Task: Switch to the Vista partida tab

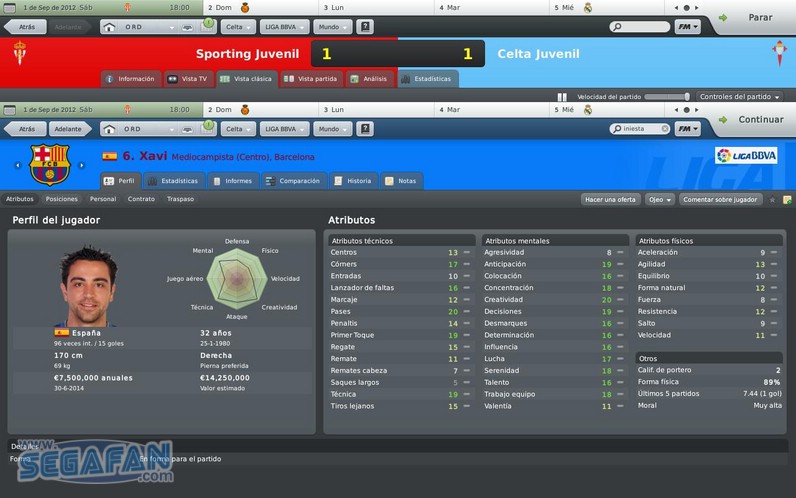Action: click(x=312, y=78)
